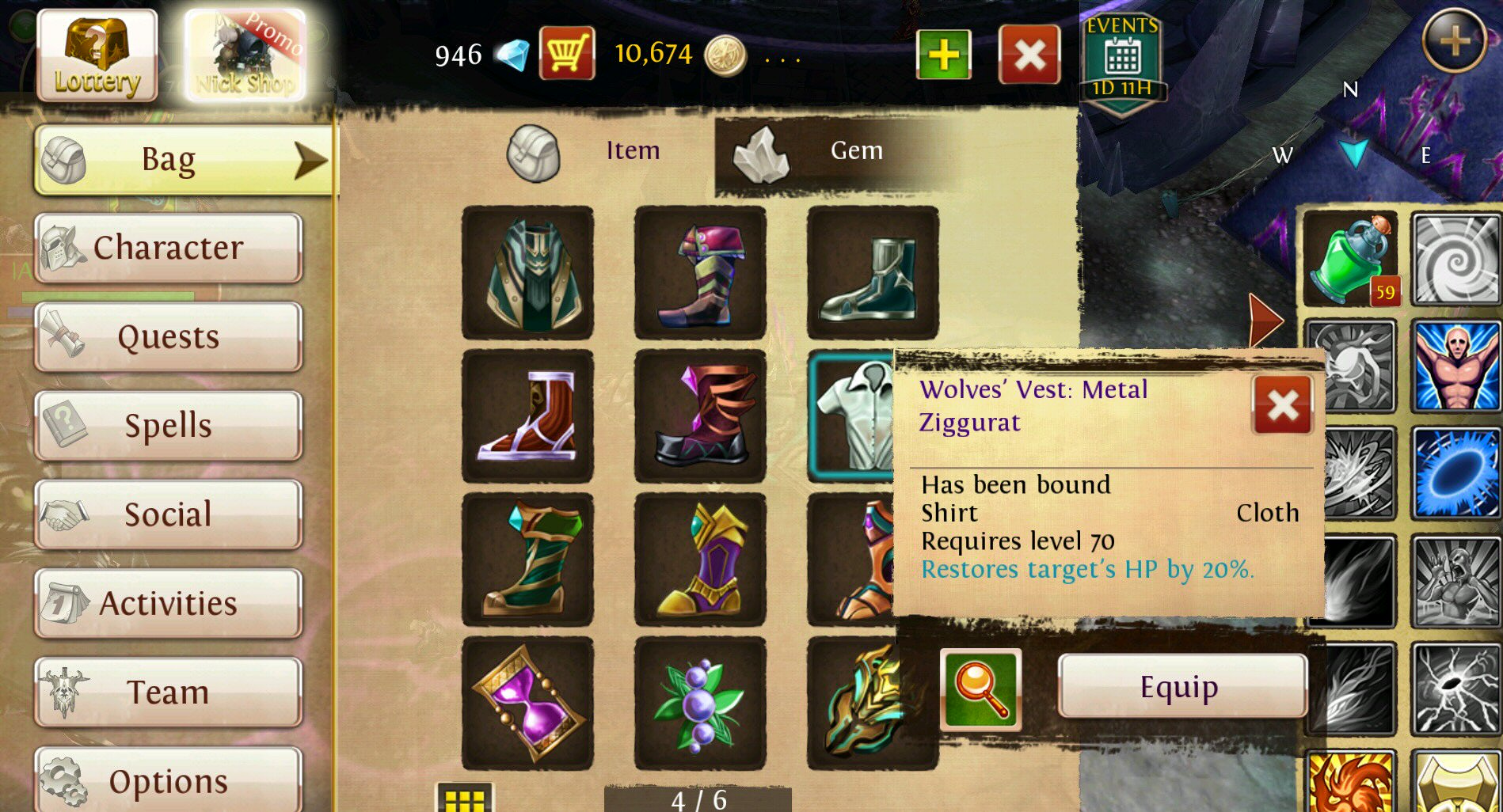Open the Nick Shop promo
This screenshot has width=1503, height=812.
245,55
